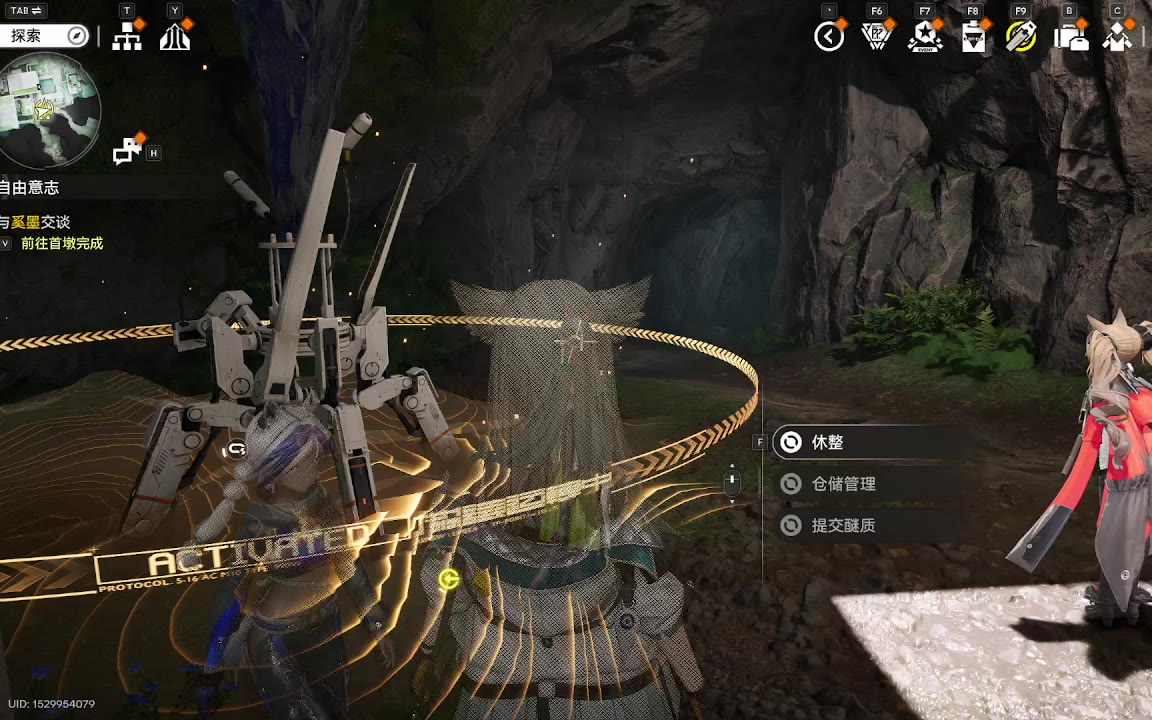The height and width of the screenshot is (720, 1152).
Task: Open the triple upward arrows icon
Action: point(175,37)
